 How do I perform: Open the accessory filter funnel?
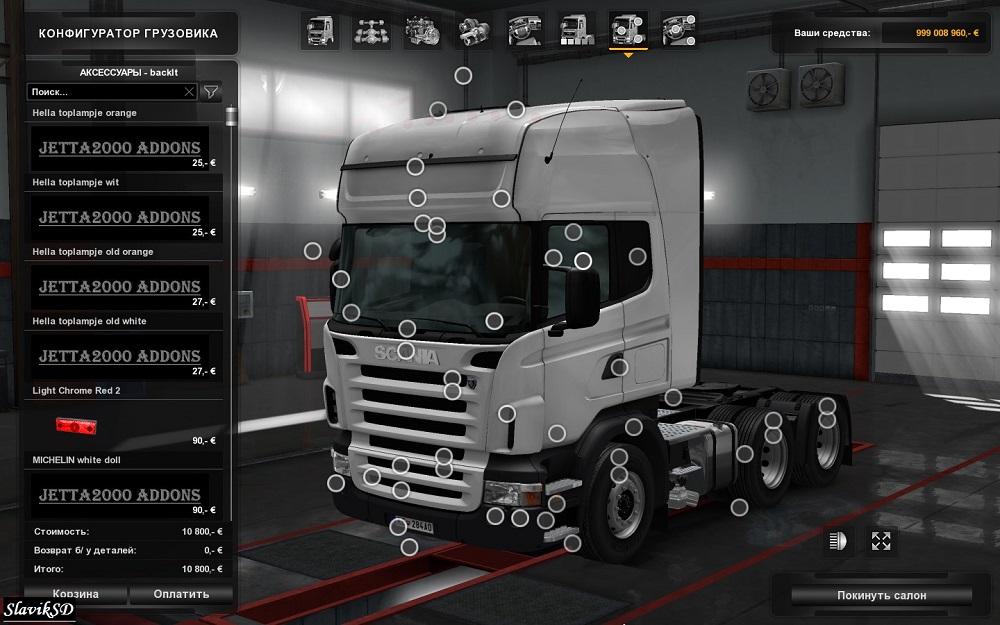click(211, 91)
